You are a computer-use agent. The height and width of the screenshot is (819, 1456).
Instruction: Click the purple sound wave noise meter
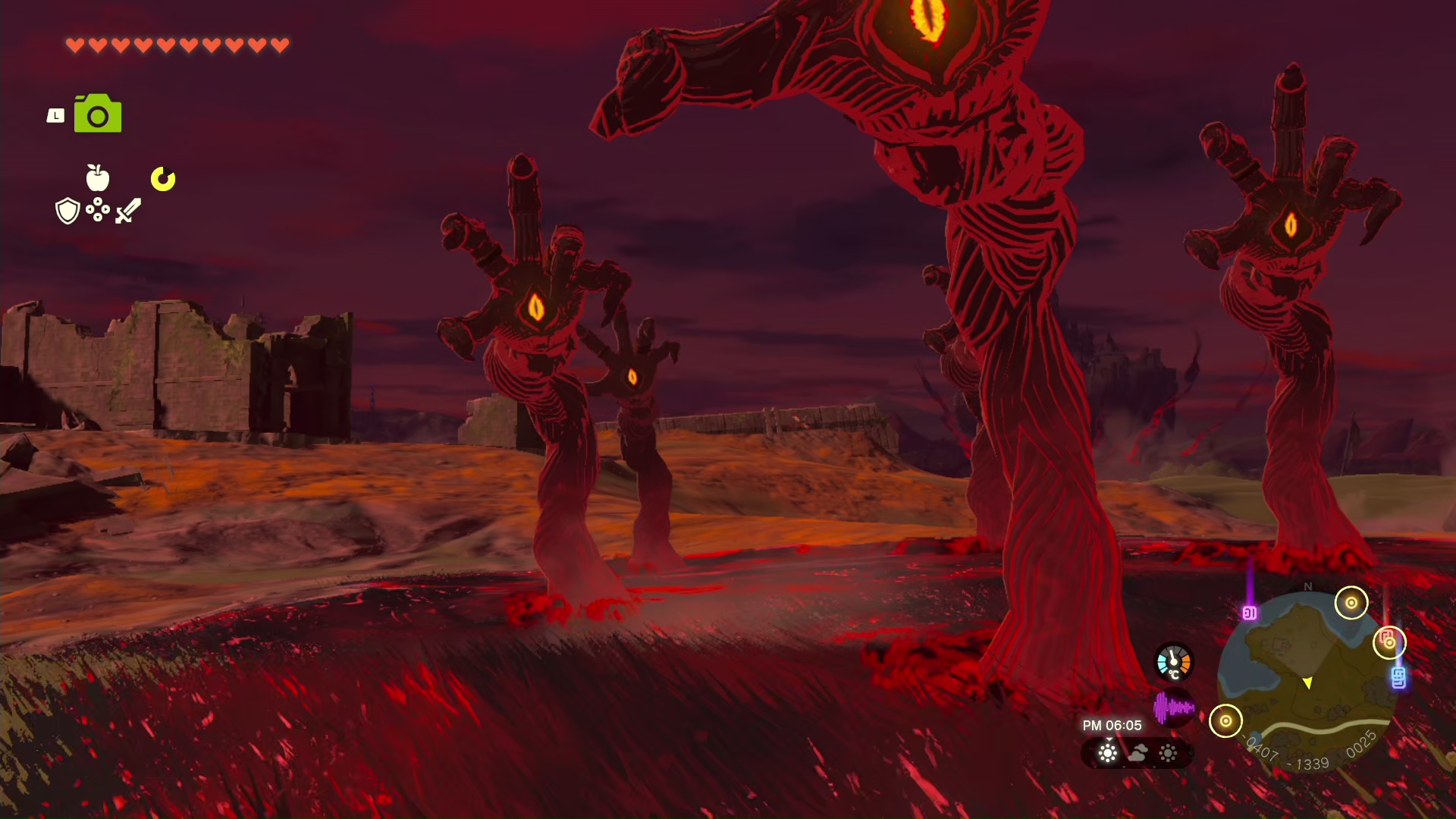click(1173, 708)
